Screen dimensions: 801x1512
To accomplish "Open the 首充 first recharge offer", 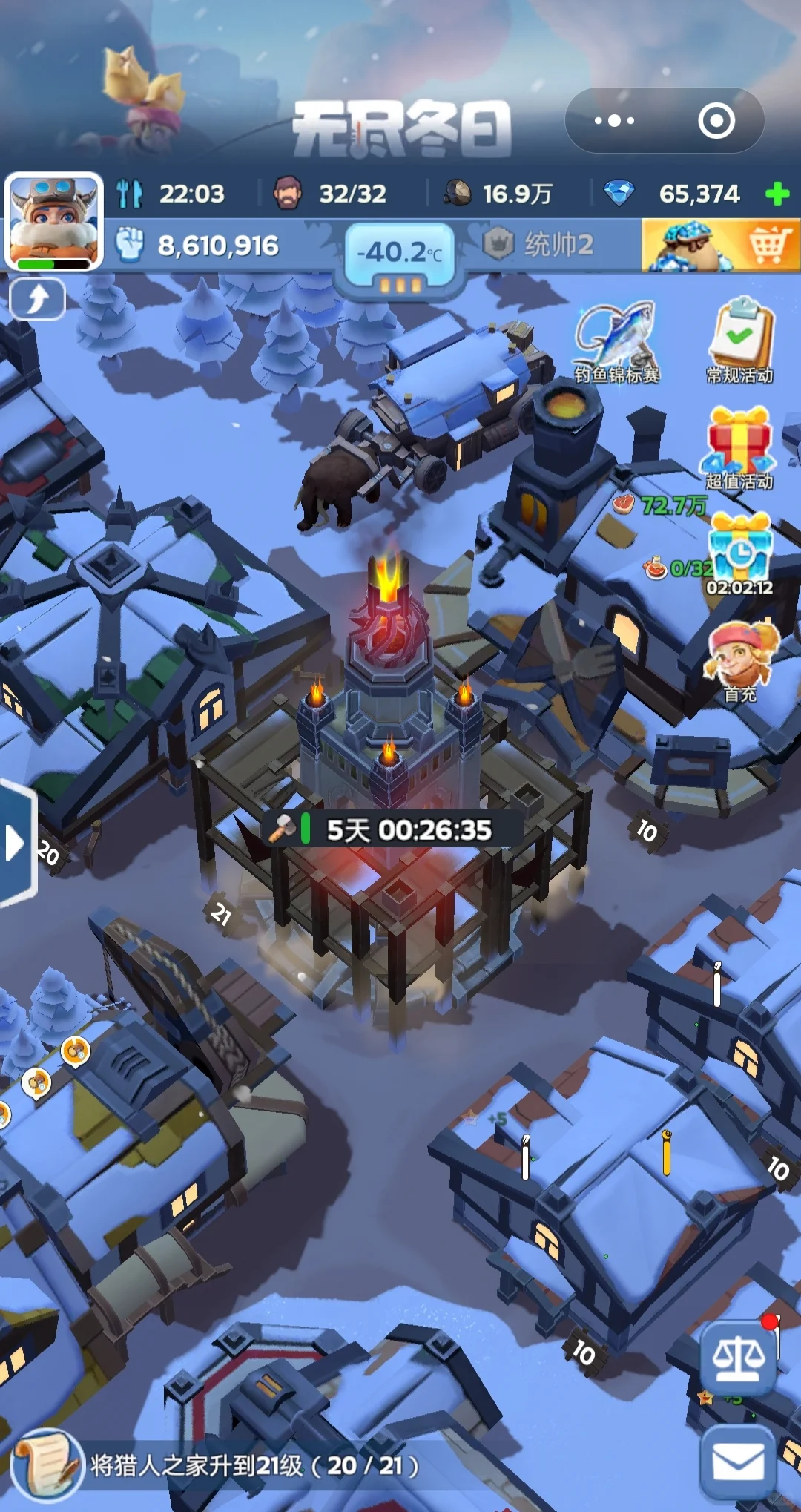I will pos(740,662).
